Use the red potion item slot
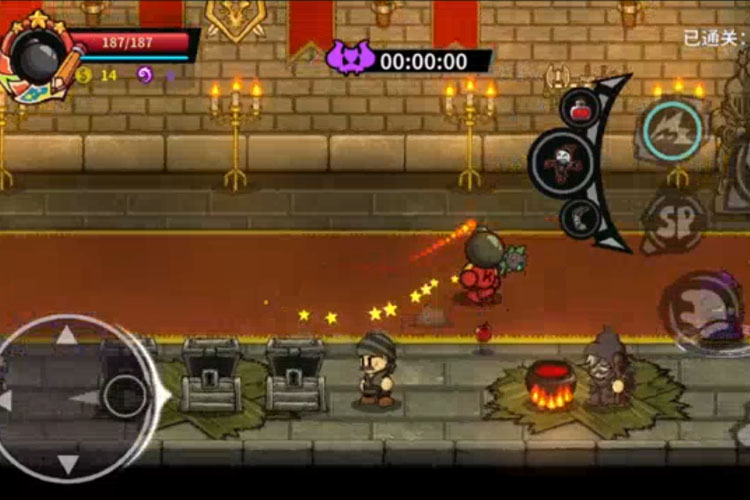The width and height of the screenshot is (750, 500). (x=580, y=107)
